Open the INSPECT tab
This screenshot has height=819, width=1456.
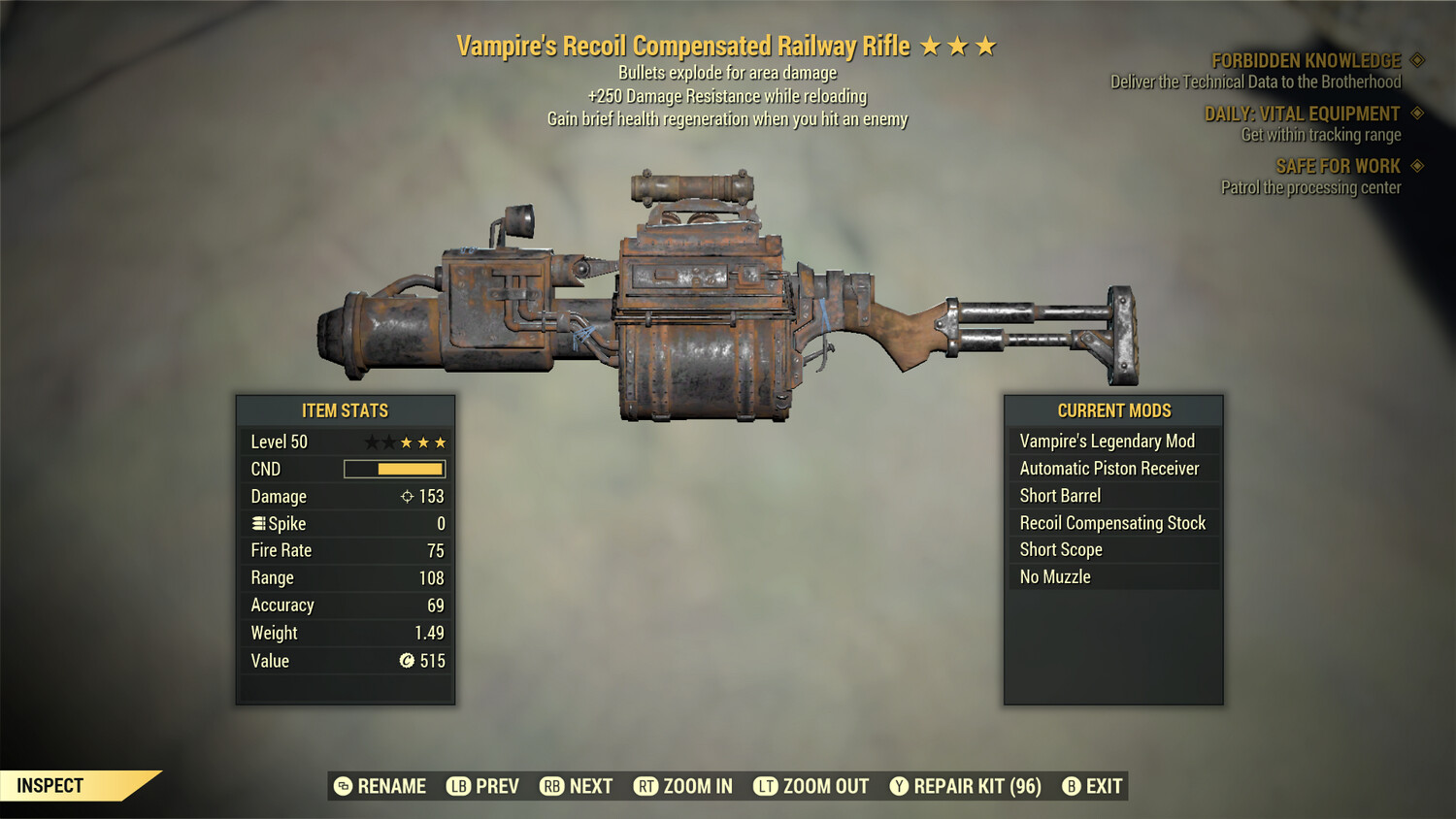(51, 786)
